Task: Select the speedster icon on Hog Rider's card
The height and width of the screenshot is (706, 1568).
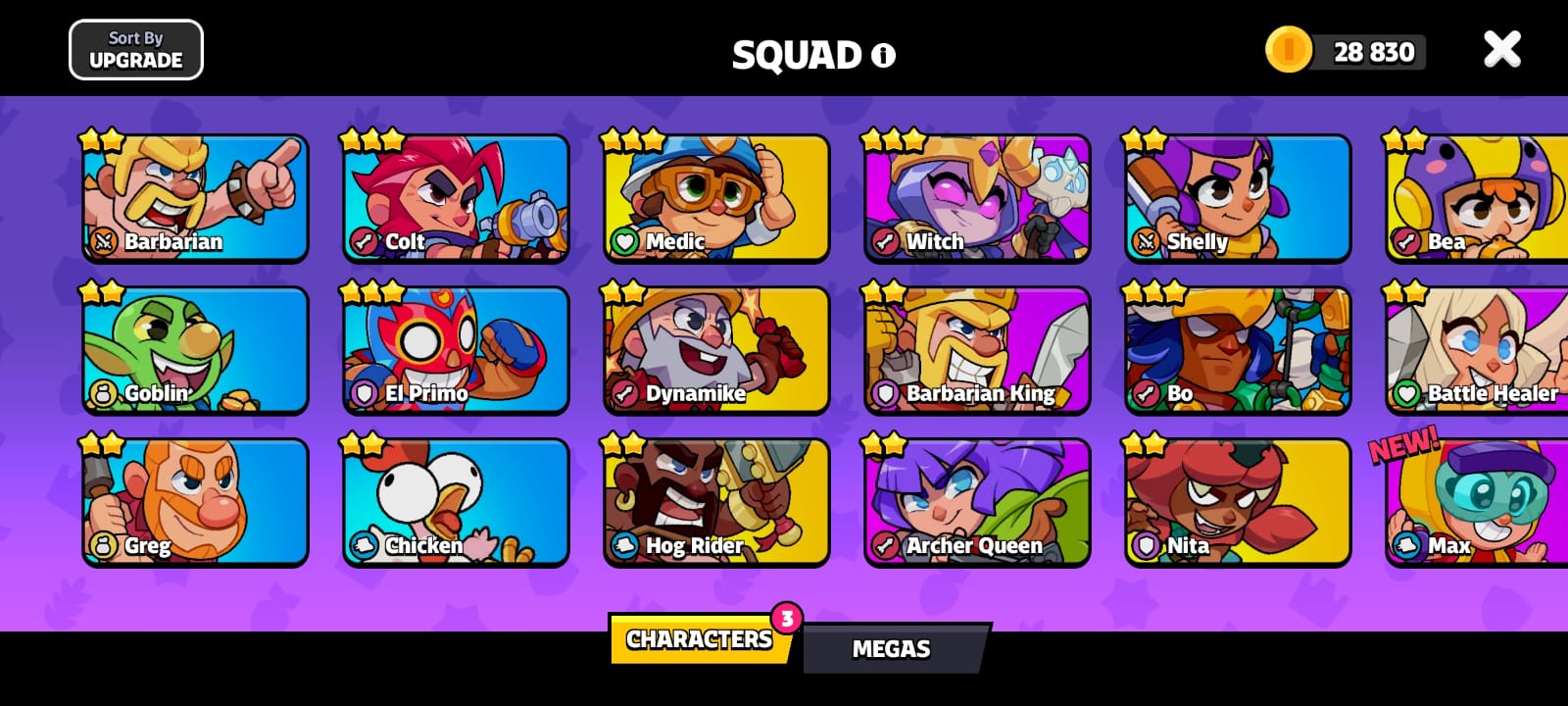Action: point(623,546)
